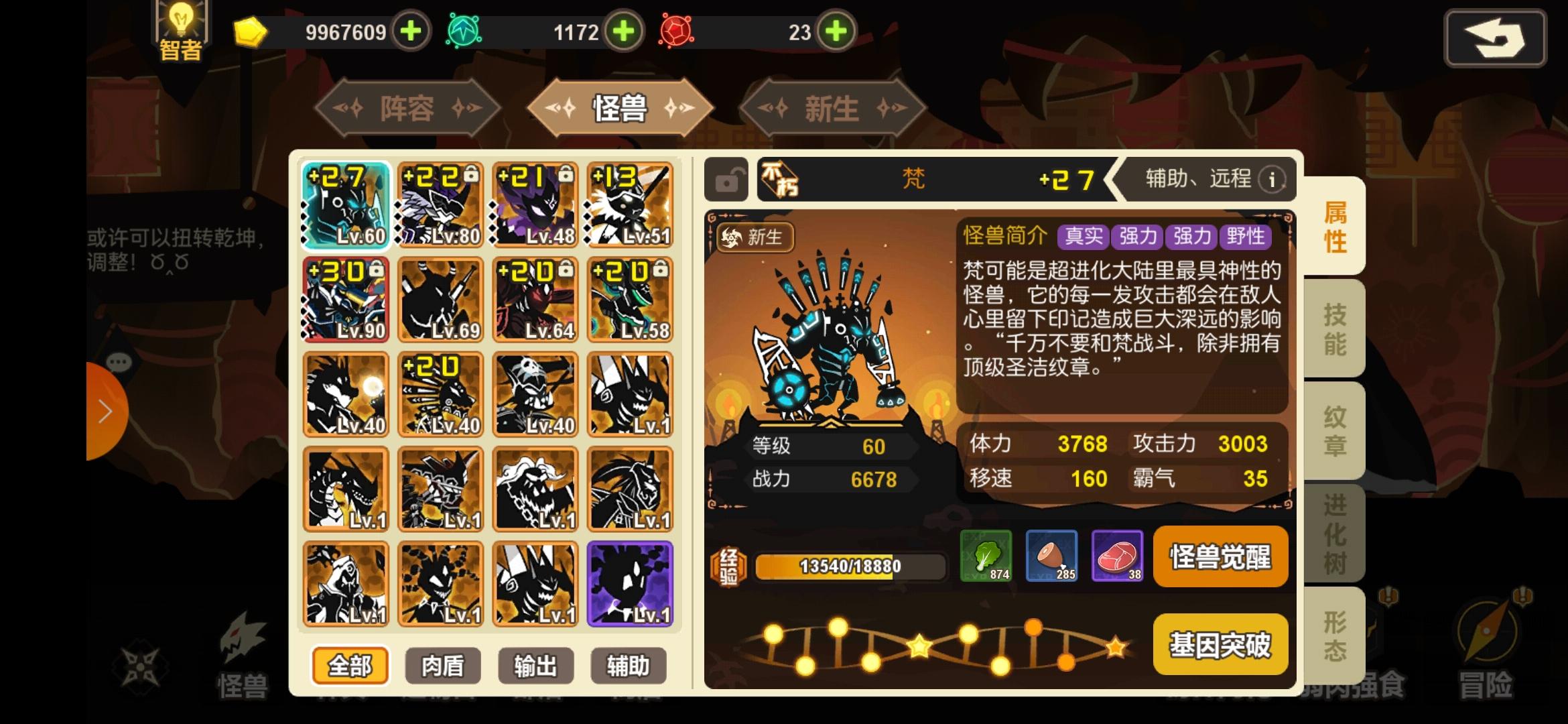
Task: Add more gold coins
Action: [x=409, y=32]
